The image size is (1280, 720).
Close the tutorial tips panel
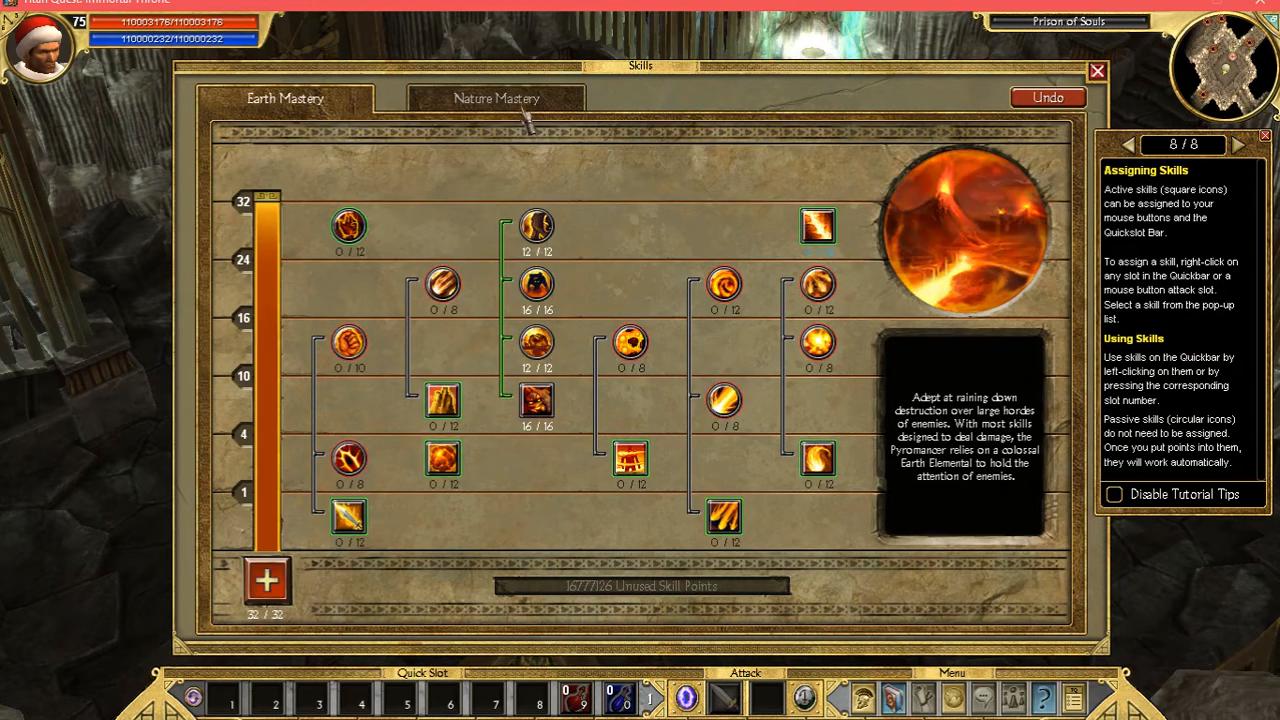click(x=1265, y=135)
